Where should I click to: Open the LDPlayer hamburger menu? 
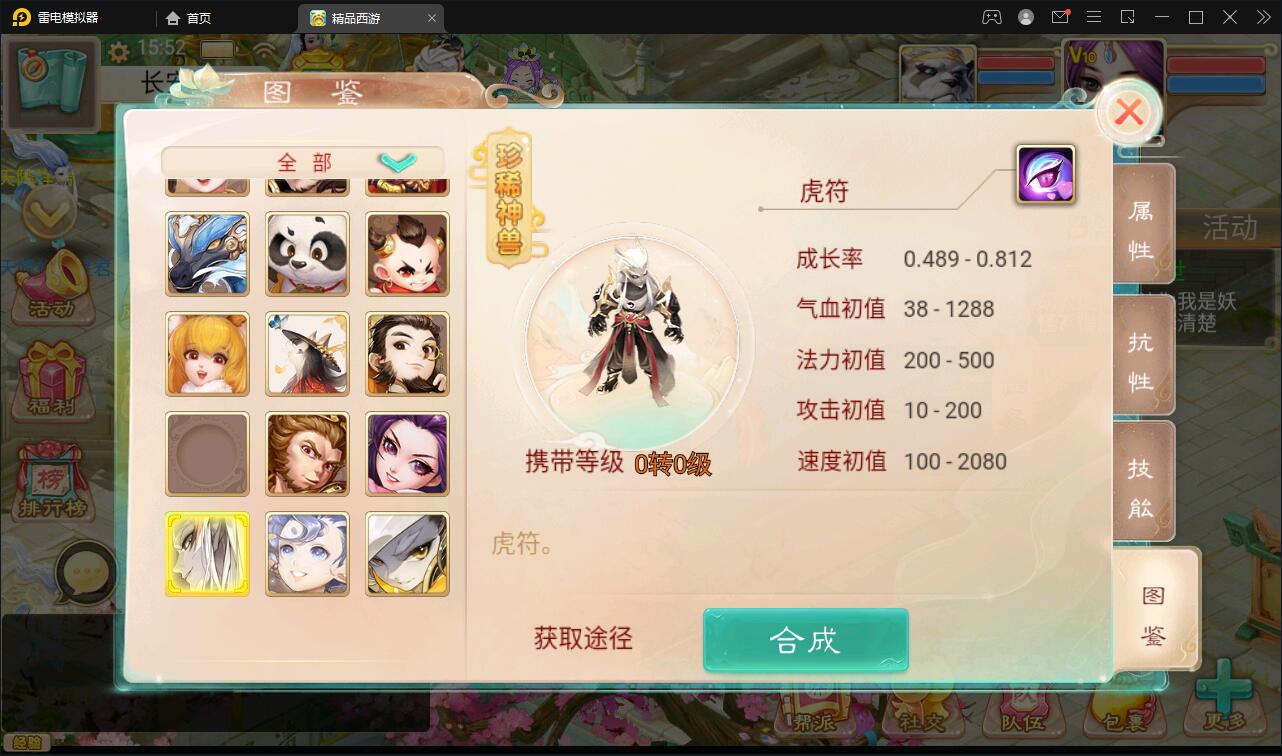coord(1094,17)
